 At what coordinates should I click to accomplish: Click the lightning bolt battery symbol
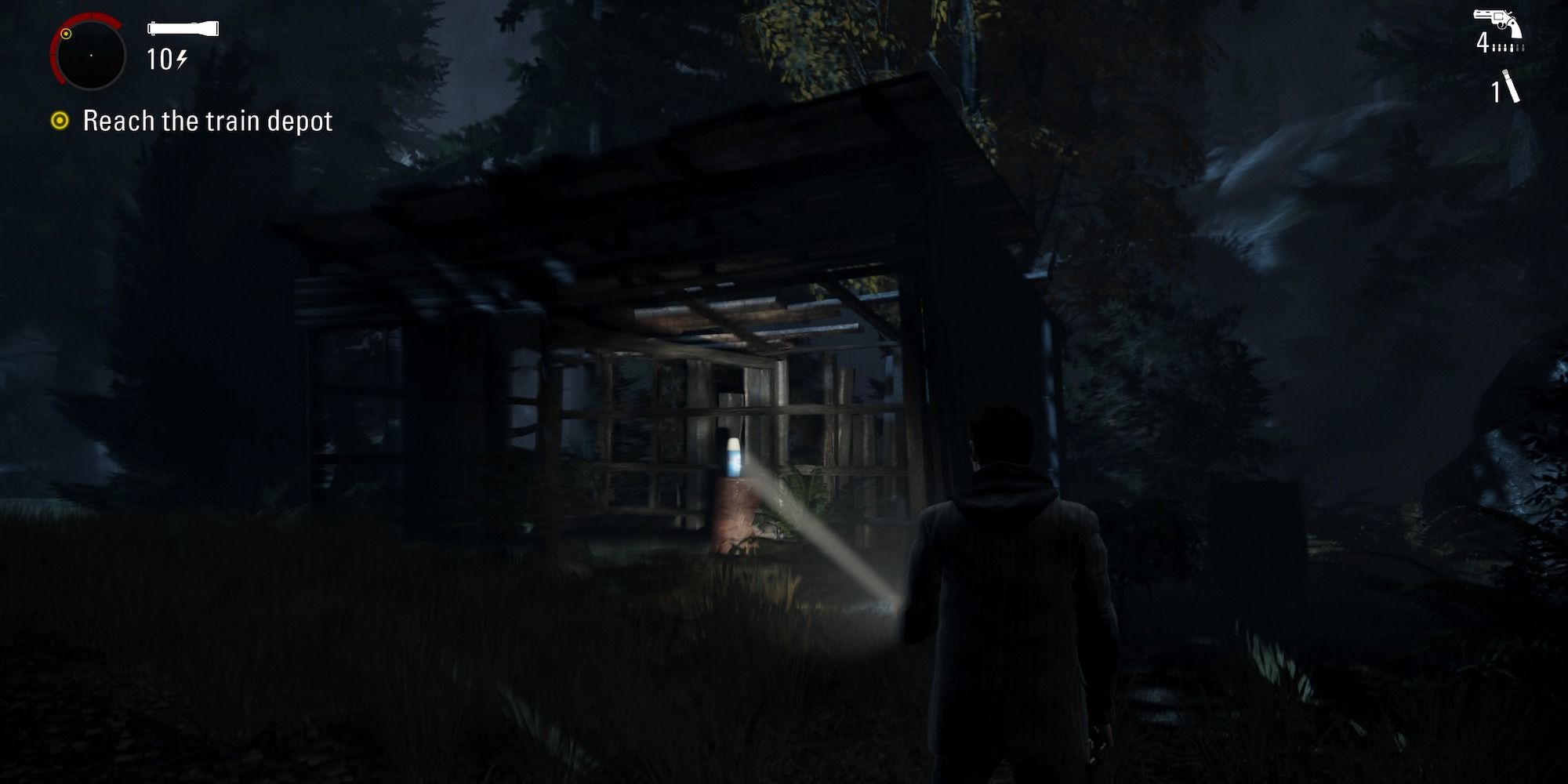[x=182, y=56]
